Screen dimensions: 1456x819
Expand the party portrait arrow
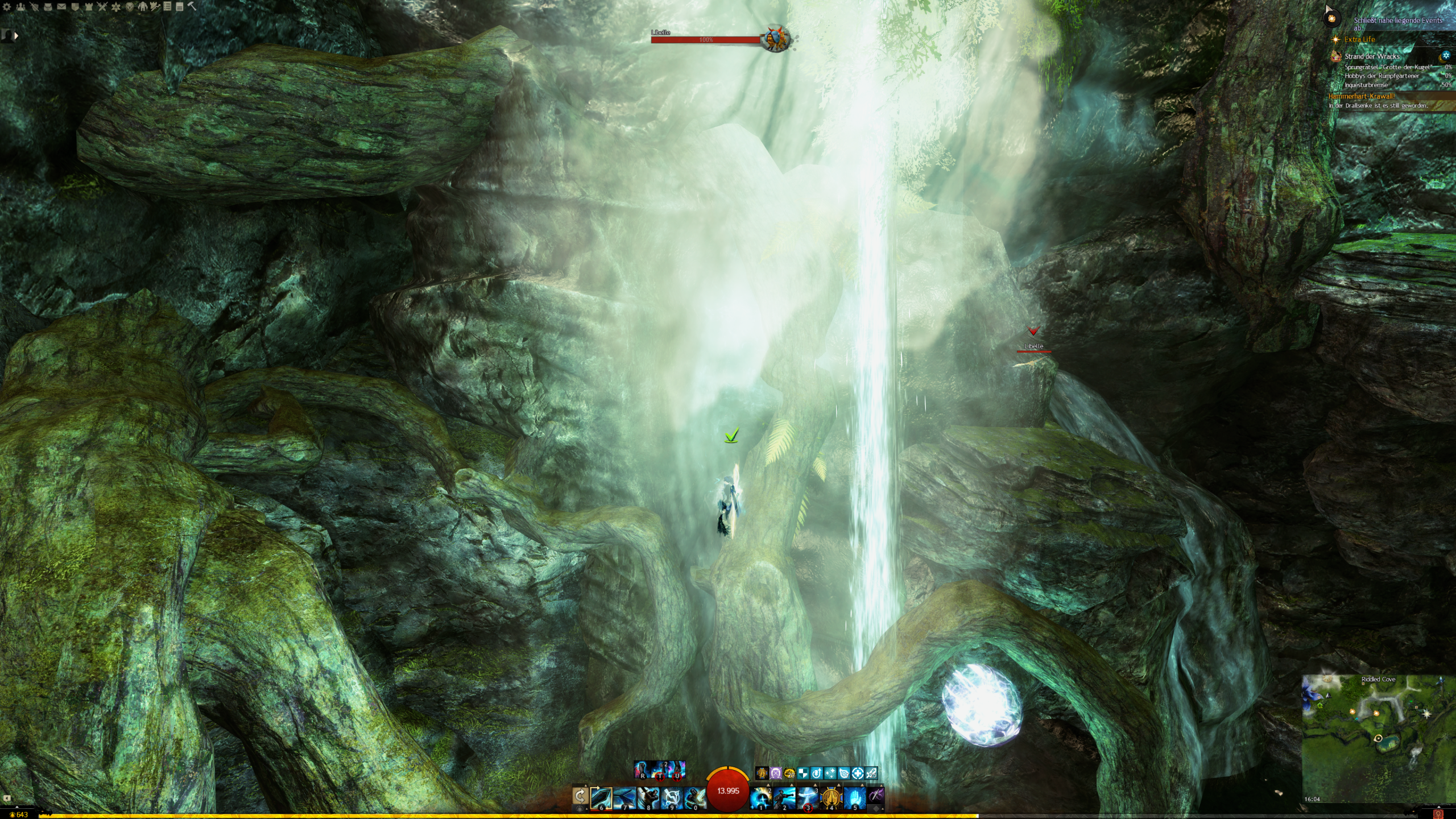[x=16, y=35]
